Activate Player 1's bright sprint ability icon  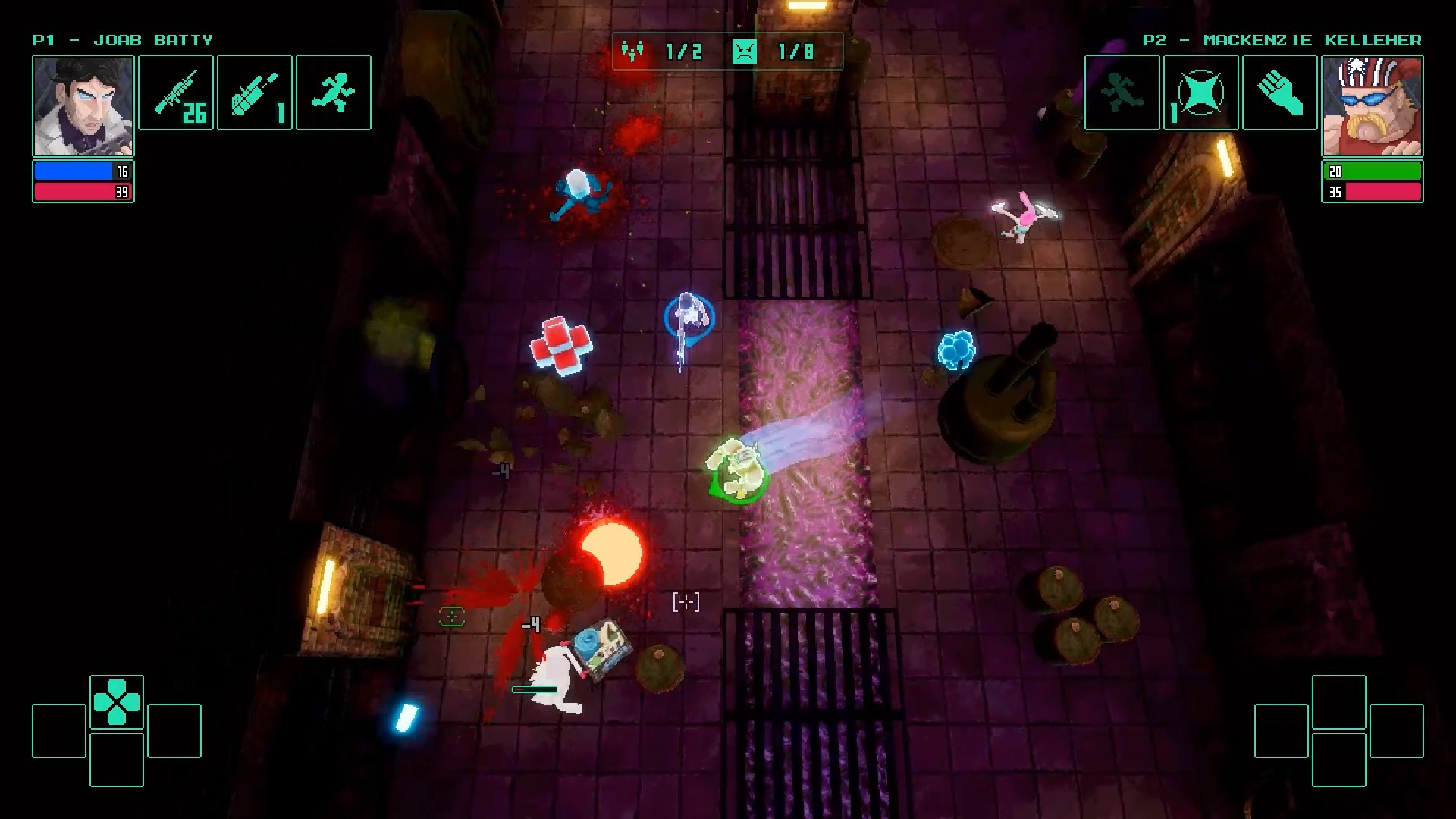tap(334, 93)
